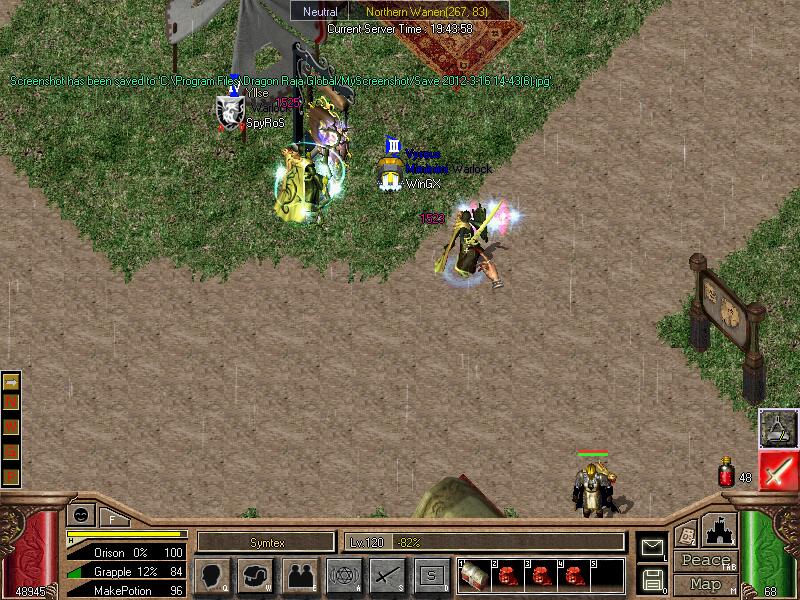Viewport: 800px width, 600px height.
Task: Select the flask potion-making skill icon
Action: [x=778, y=427]
